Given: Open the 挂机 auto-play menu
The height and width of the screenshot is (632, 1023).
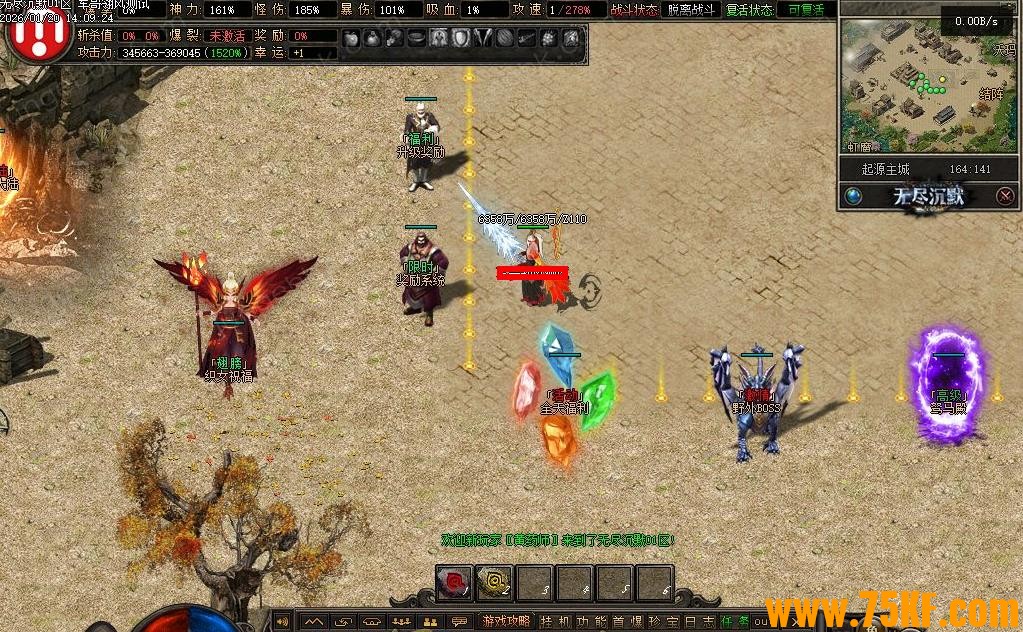Looking at the screenshot, I should (x=554, y=622).
